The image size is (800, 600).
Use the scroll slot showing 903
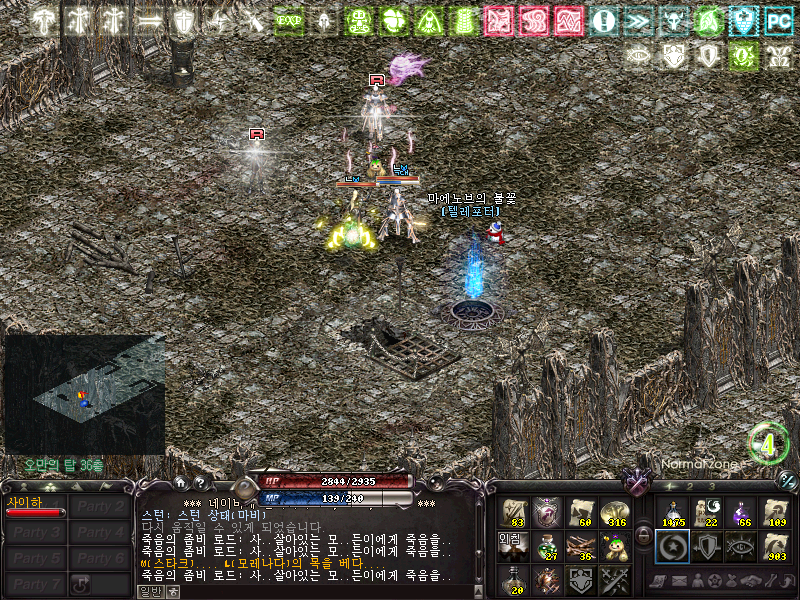[774, 546]
